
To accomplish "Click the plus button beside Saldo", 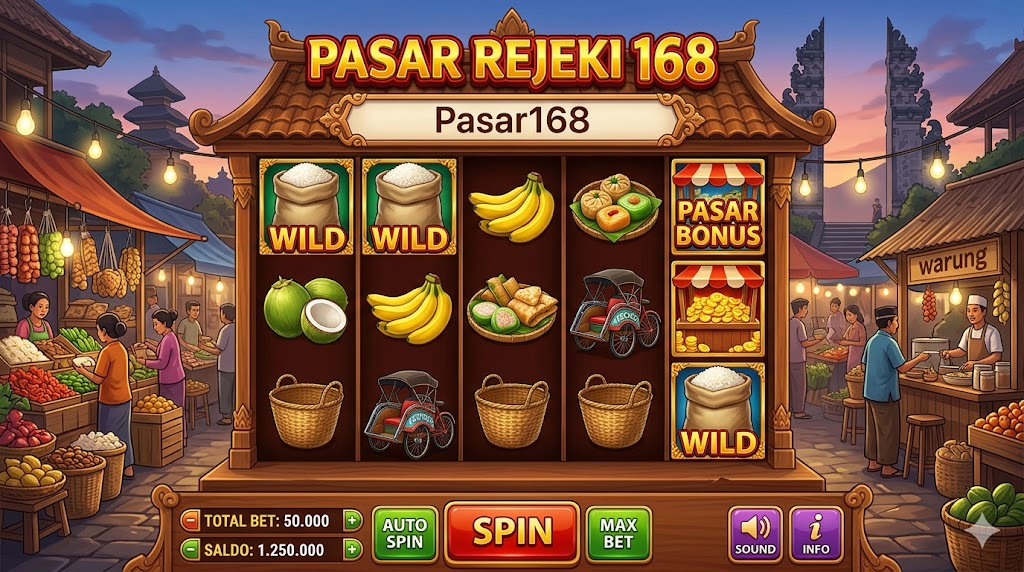I will 351,549.
